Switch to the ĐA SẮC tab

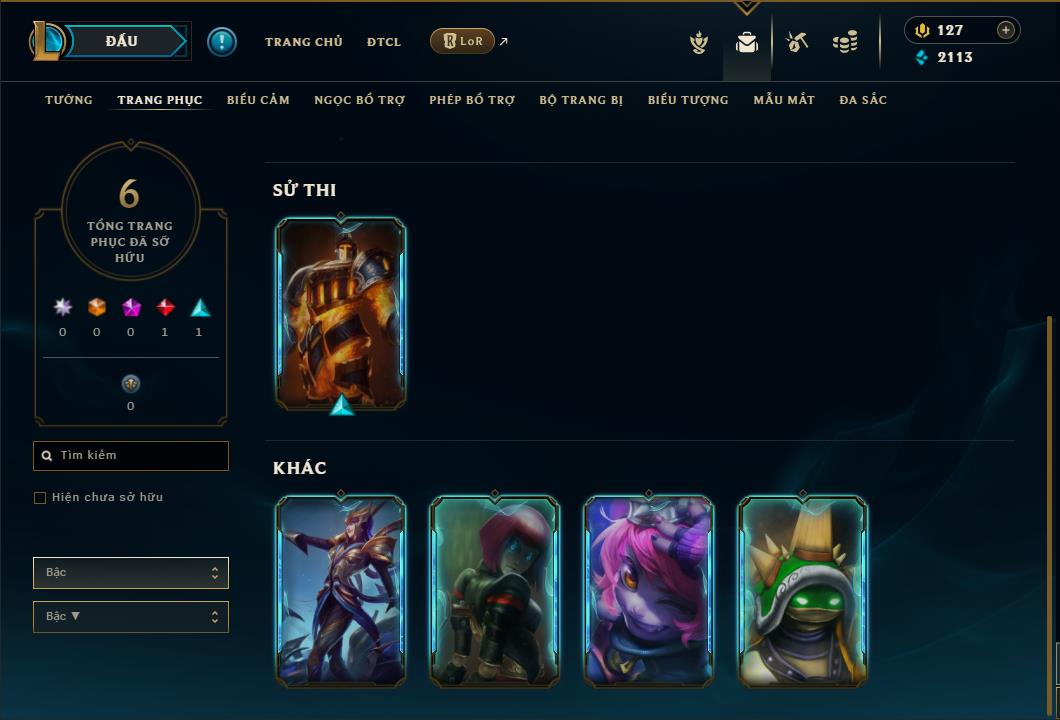pyautogui.click(x=863, y=100)
